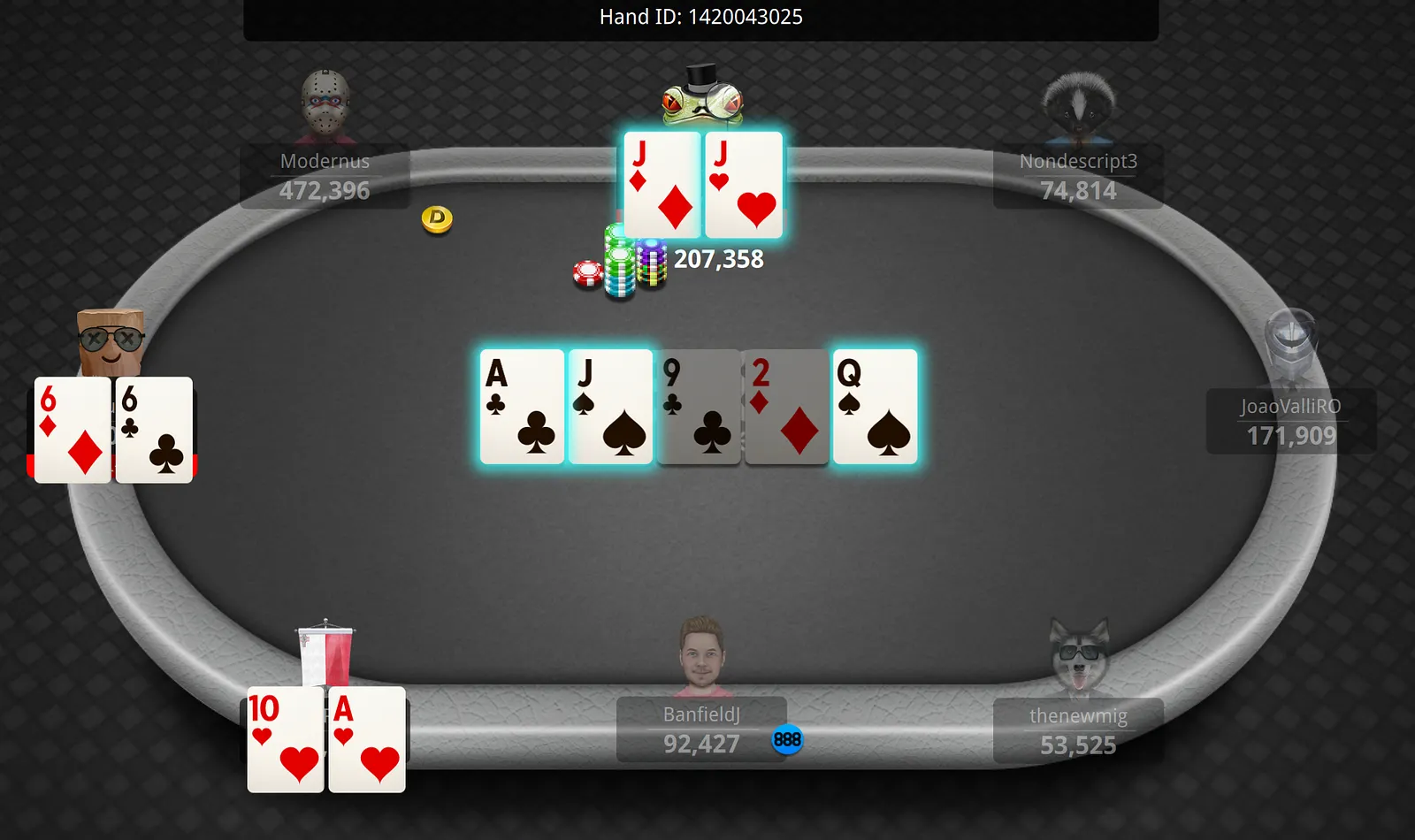This screenshot has height=840, width=1415.
Task: Click the Hand ID header bar
Action: (700, 18)
